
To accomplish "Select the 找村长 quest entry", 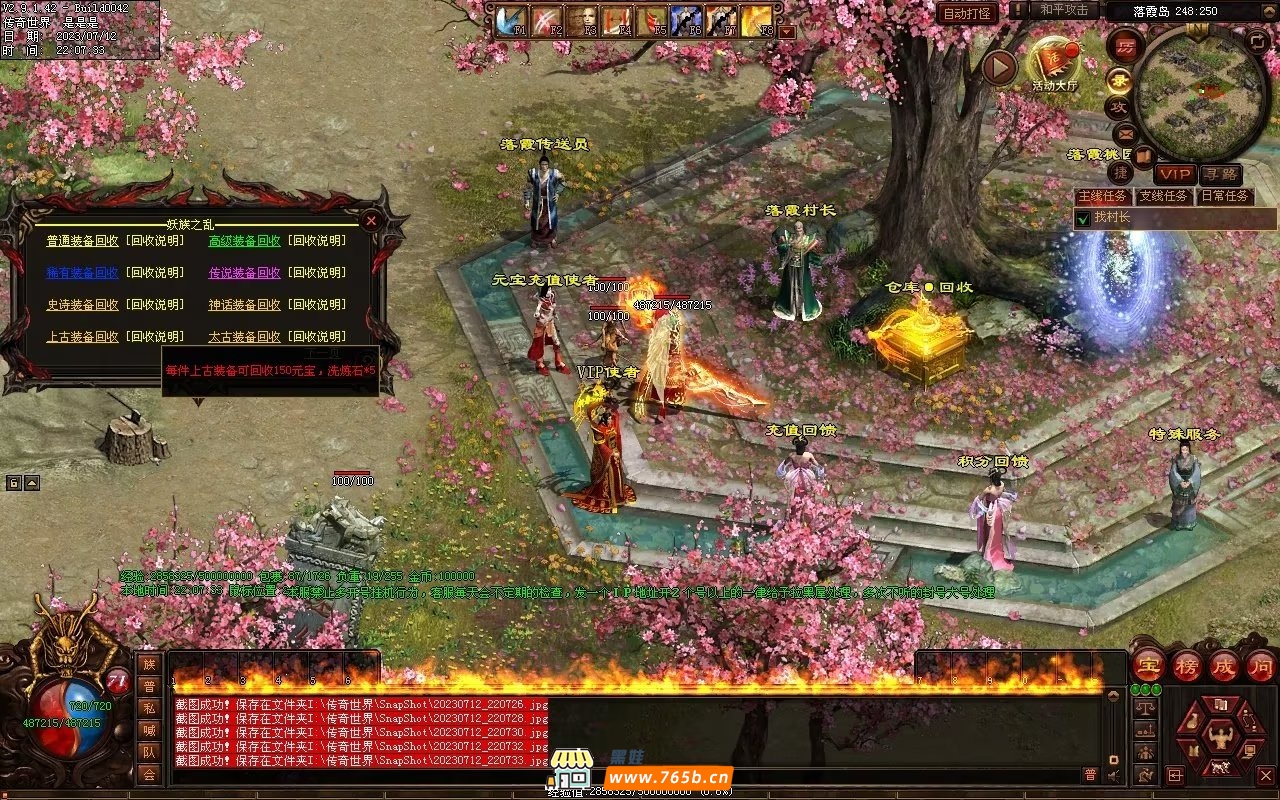I will click(1110, 217).
